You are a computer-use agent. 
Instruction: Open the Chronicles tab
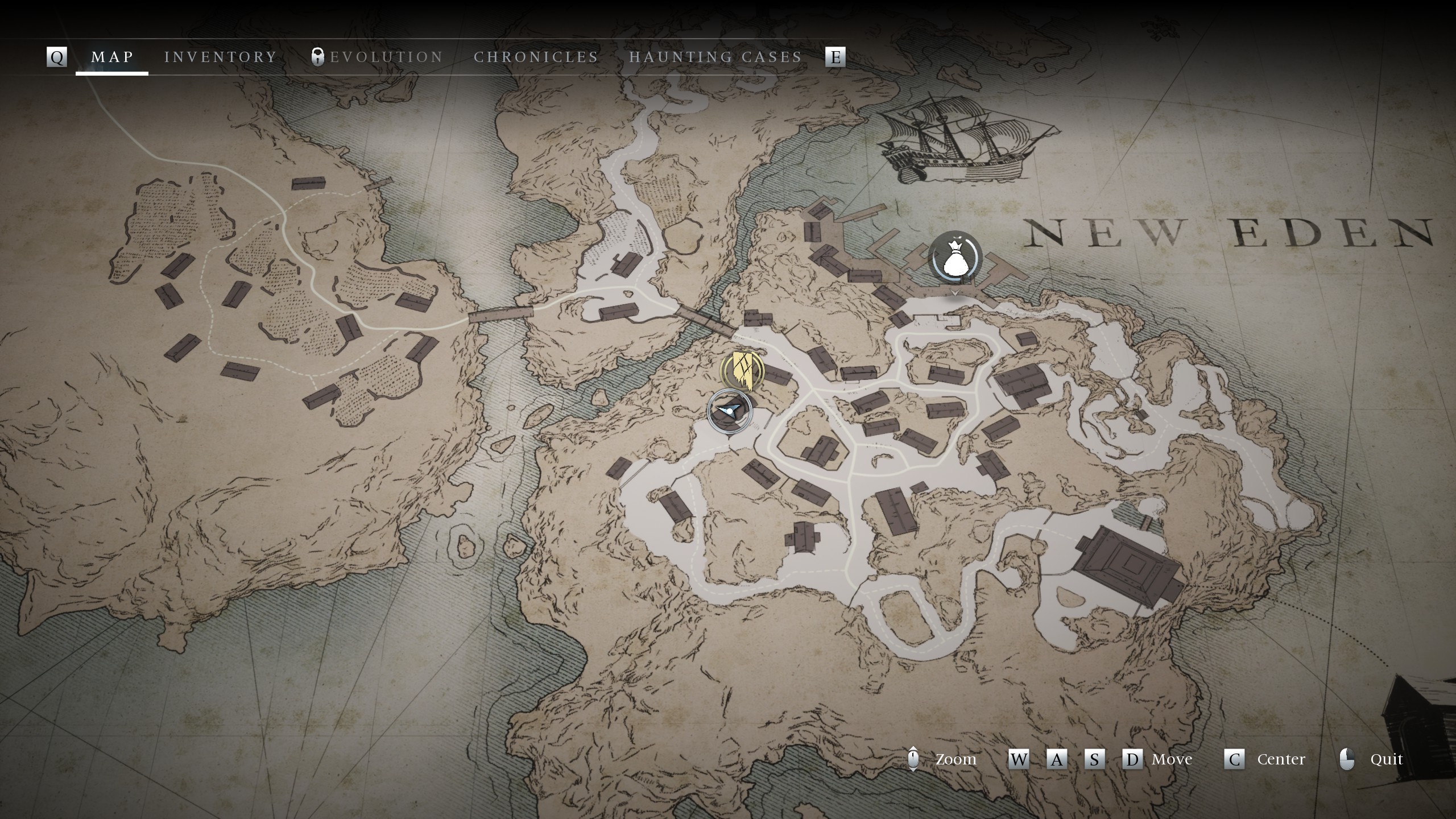(x=536, y=57)
